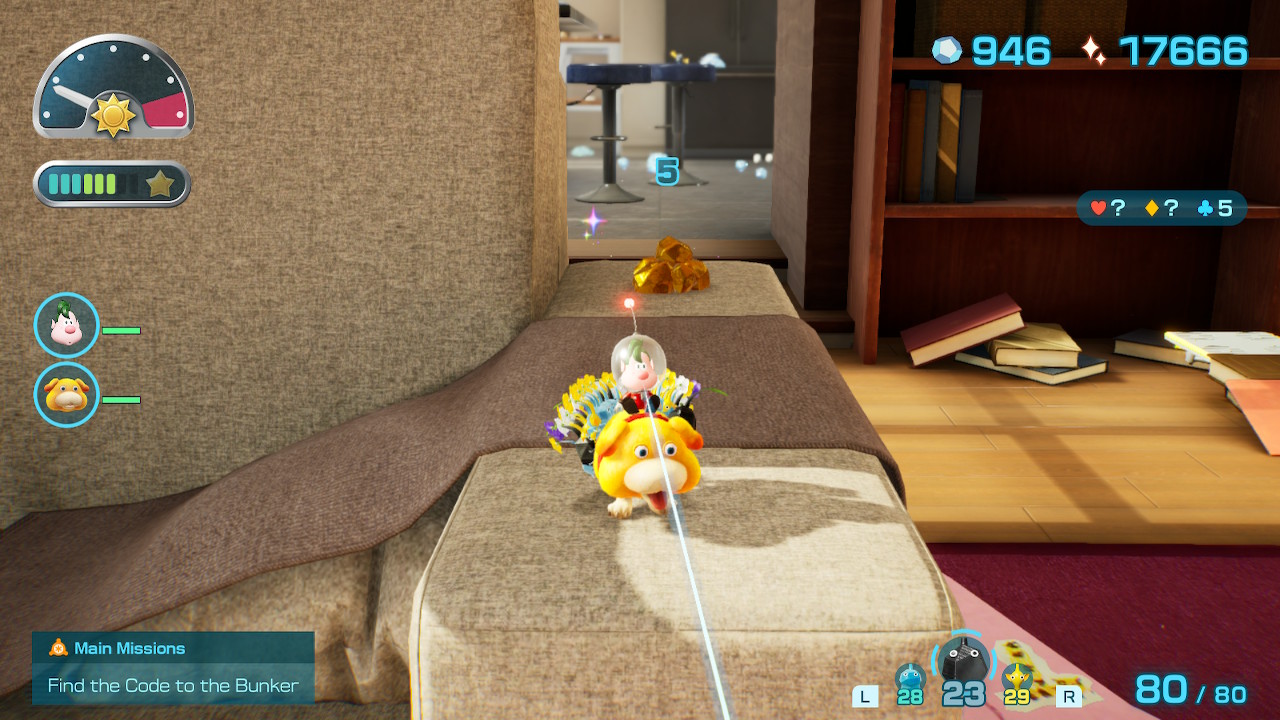Open the Main Missions objective tracker
The height and width of the screenshot is (720, 1280).
click(x=173, y=667)
